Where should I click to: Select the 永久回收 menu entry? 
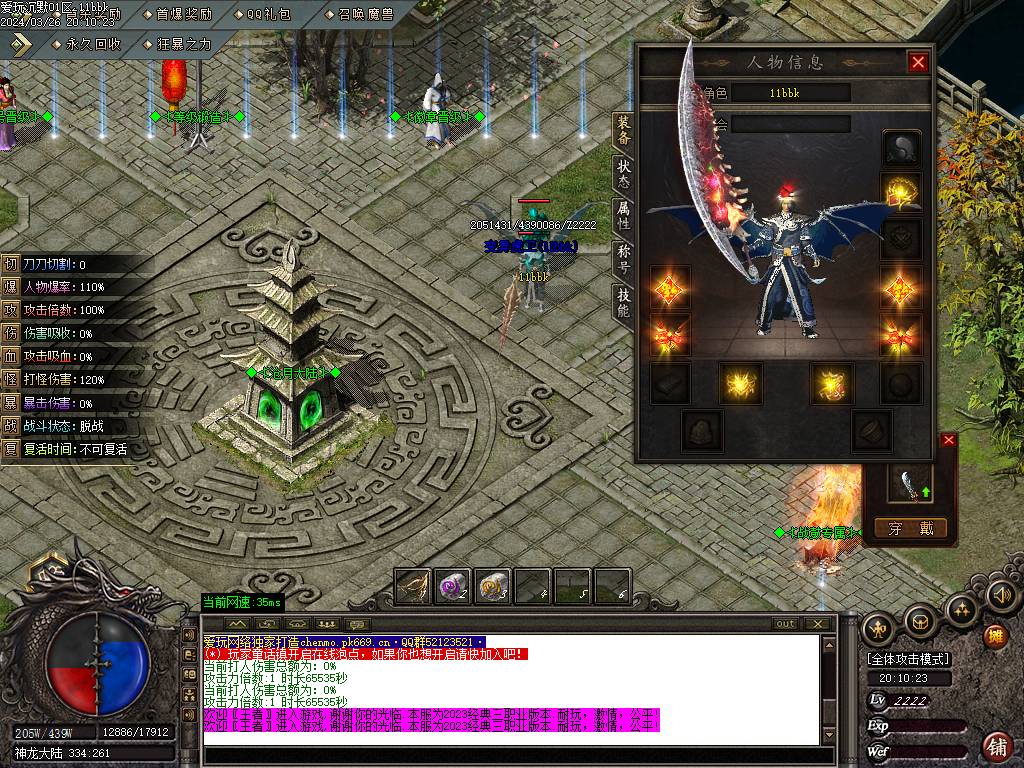pos(93,44)
